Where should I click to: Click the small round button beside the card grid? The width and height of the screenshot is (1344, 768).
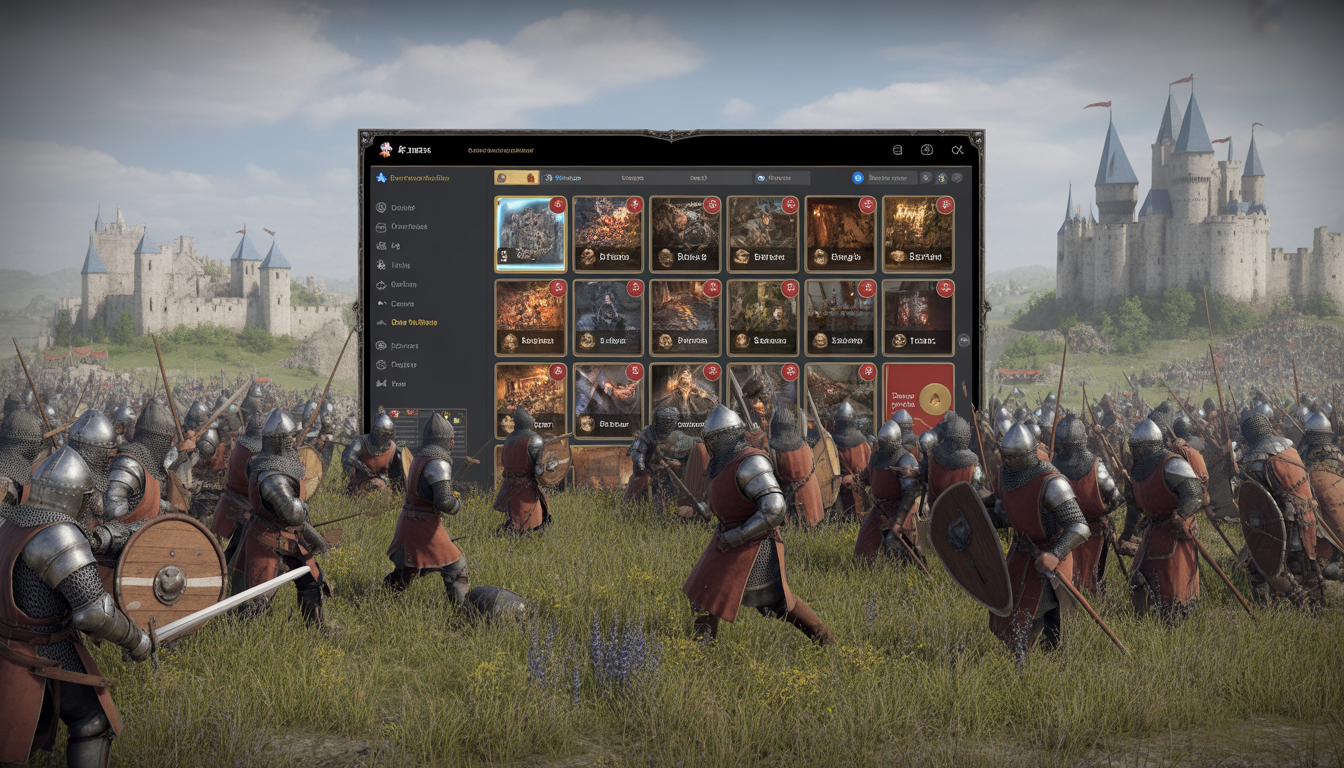964,340
